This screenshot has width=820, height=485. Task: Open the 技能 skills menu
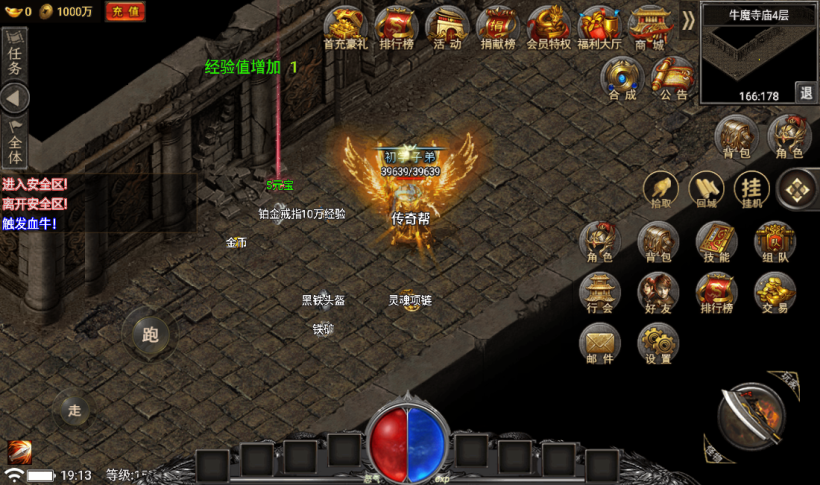tap(716, 241)
